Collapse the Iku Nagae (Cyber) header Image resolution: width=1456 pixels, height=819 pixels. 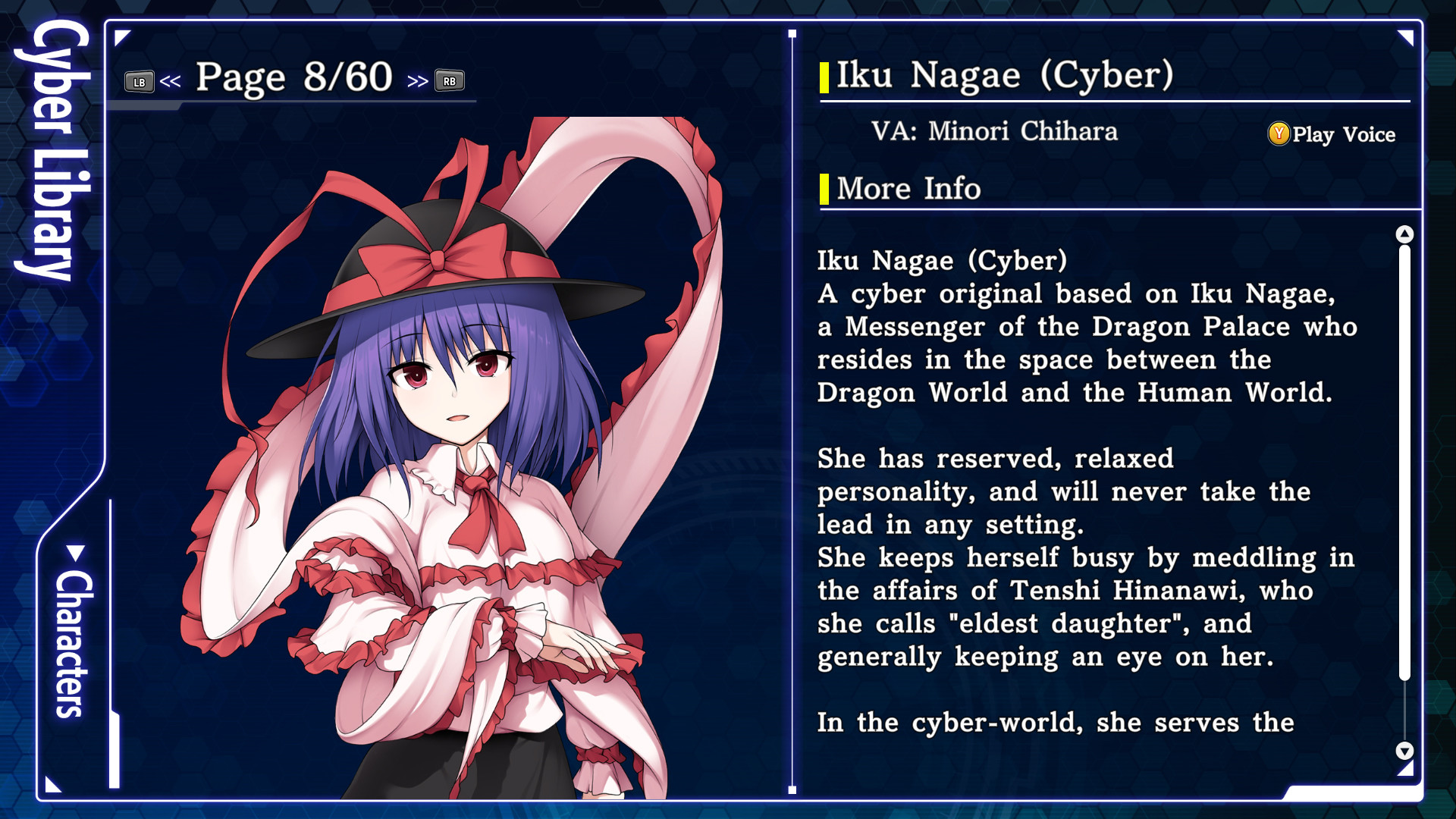coord(1001,76)
